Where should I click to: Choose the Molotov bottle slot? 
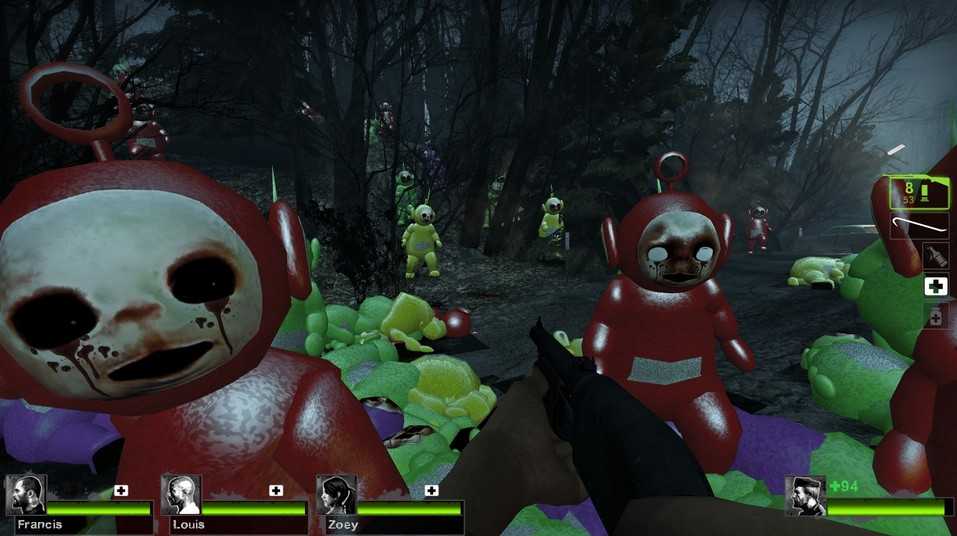[935, 255]
